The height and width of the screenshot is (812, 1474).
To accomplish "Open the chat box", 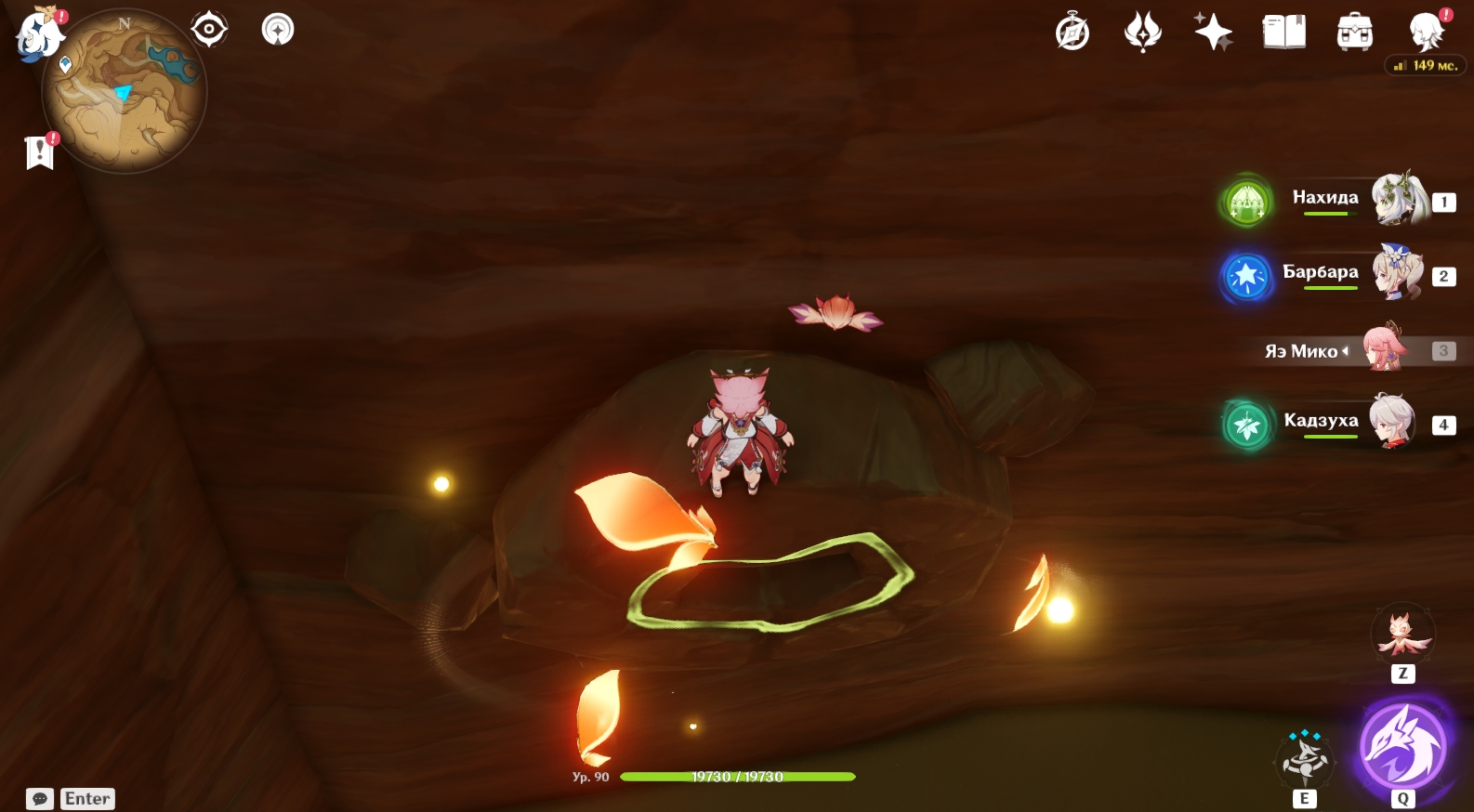I will coord(40,799).
